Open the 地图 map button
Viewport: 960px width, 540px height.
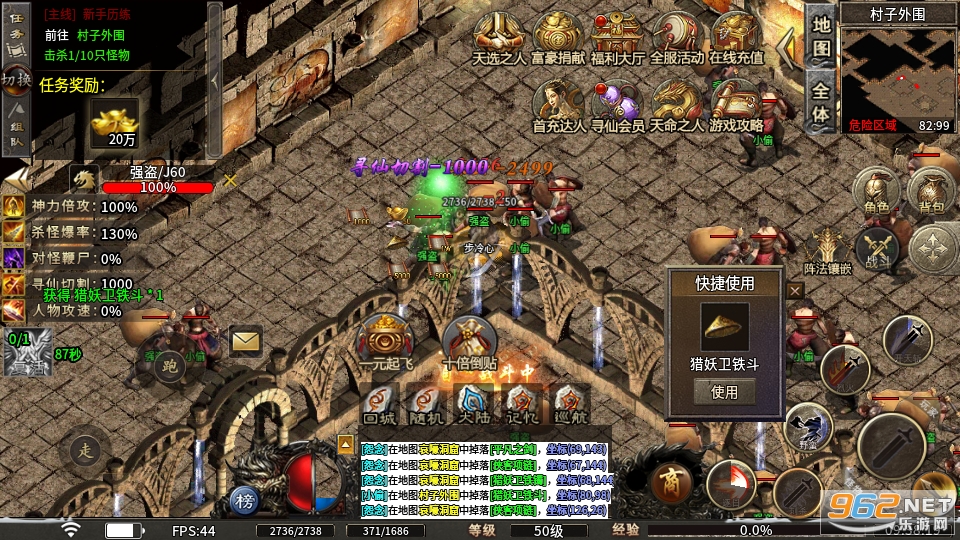pyautogui.click(x=821, y=35)
